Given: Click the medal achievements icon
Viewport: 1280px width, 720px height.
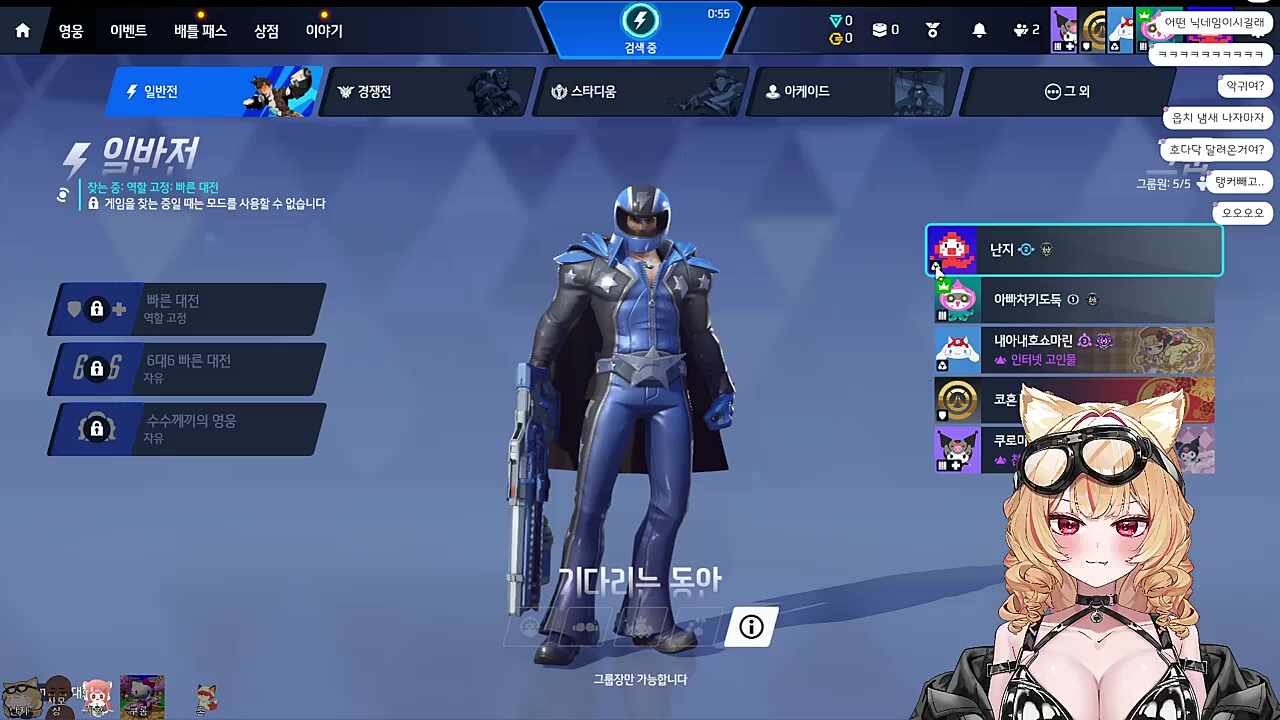Looking at the screenshot, I should tap(932, 30).
